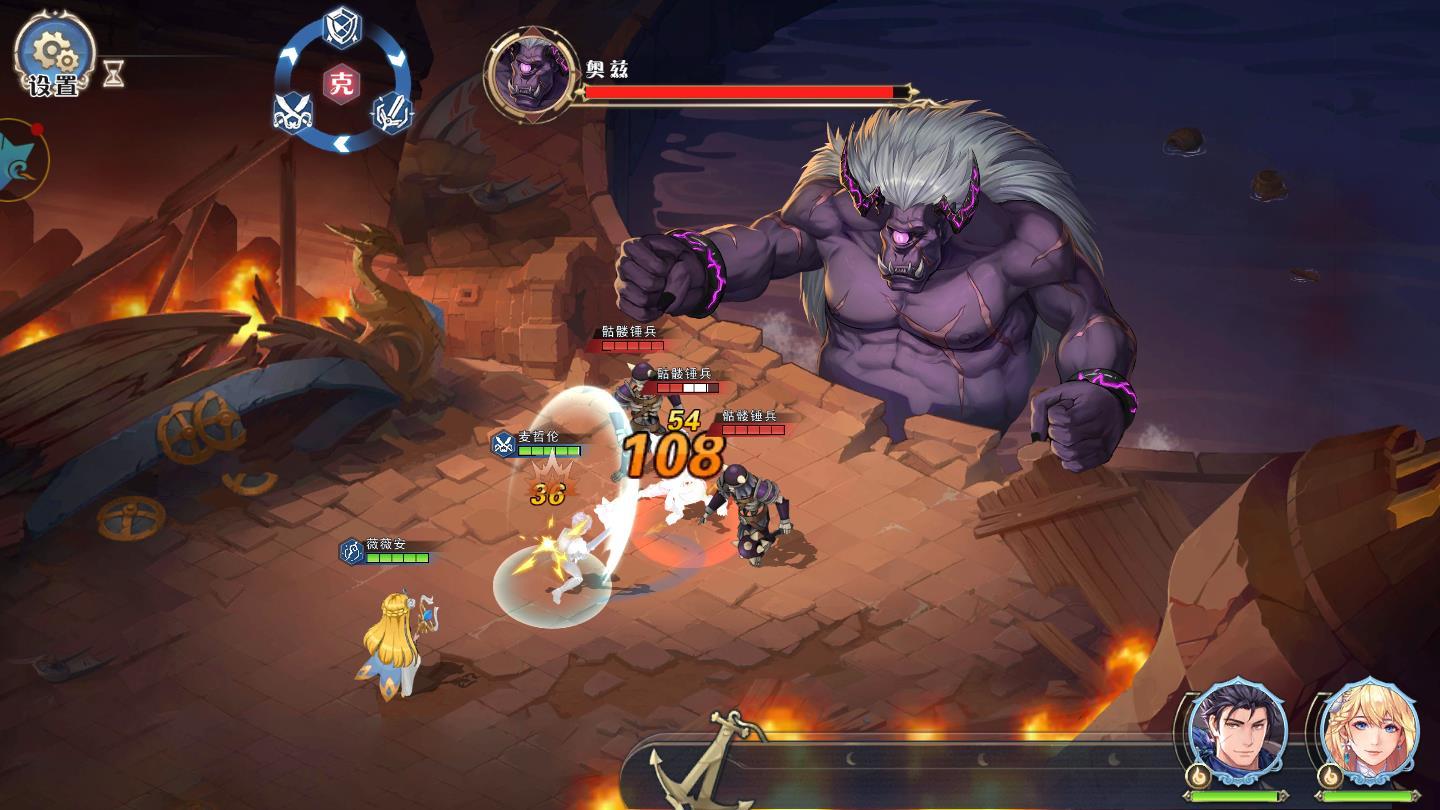Select the bow class icon on the counter wheel
This screenshot has width=1440, height=810.
click(391, 112)
